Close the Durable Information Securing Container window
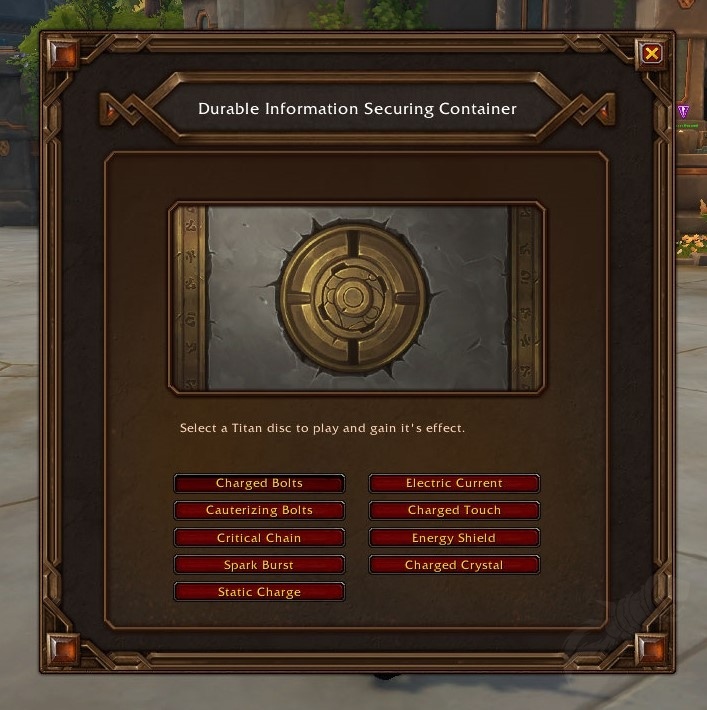 point(652,53)
